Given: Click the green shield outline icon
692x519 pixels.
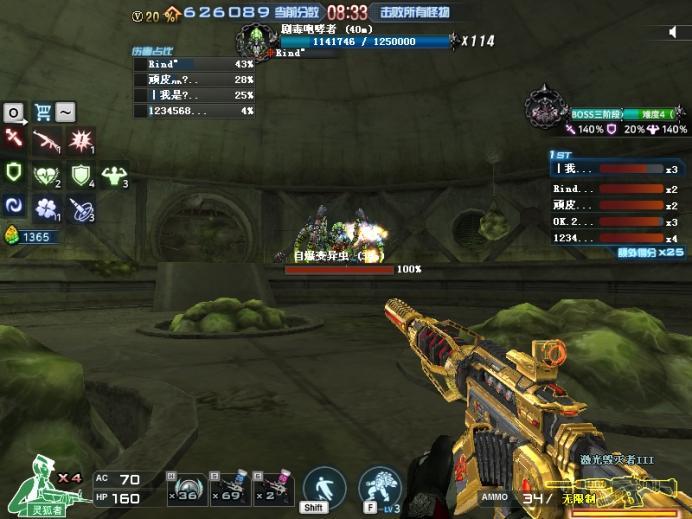Looking at the screenshot, I should pyautogui.click(x=14, y=172).
